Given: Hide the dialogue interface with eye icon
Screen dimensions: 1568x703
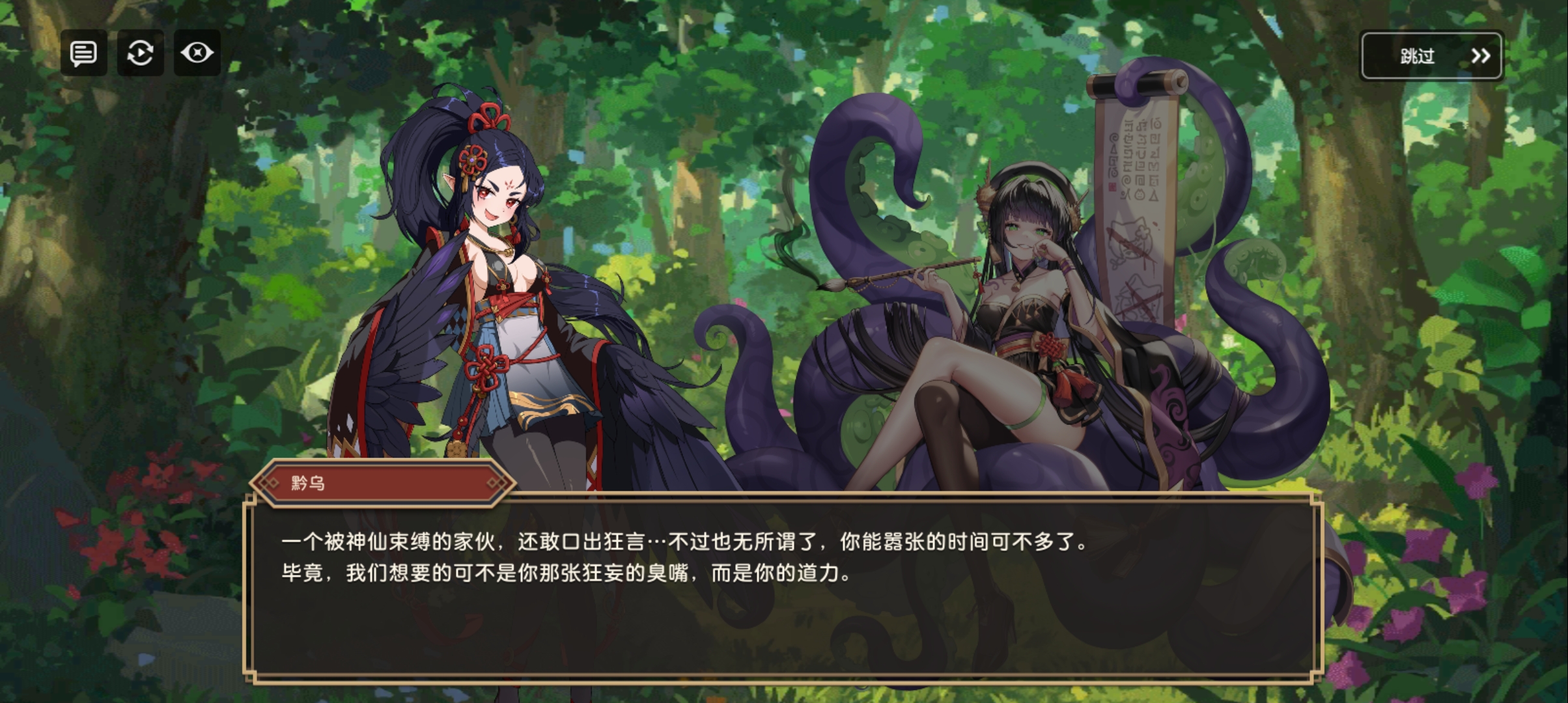Looking at the screenshot, I should click(x=197, y=53).
